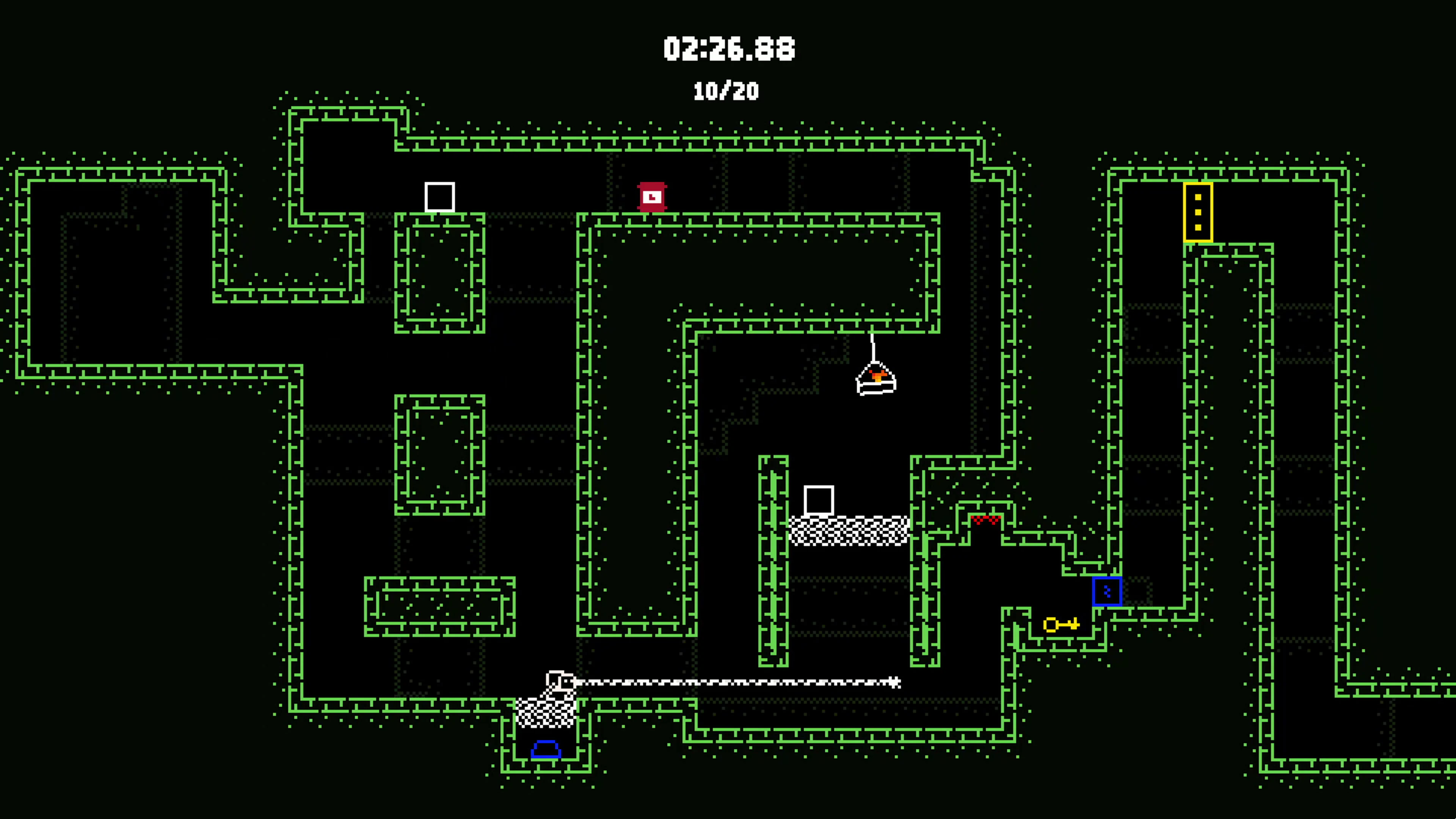Click the blue door with the squiggle mark

(x=1107, y=591)
